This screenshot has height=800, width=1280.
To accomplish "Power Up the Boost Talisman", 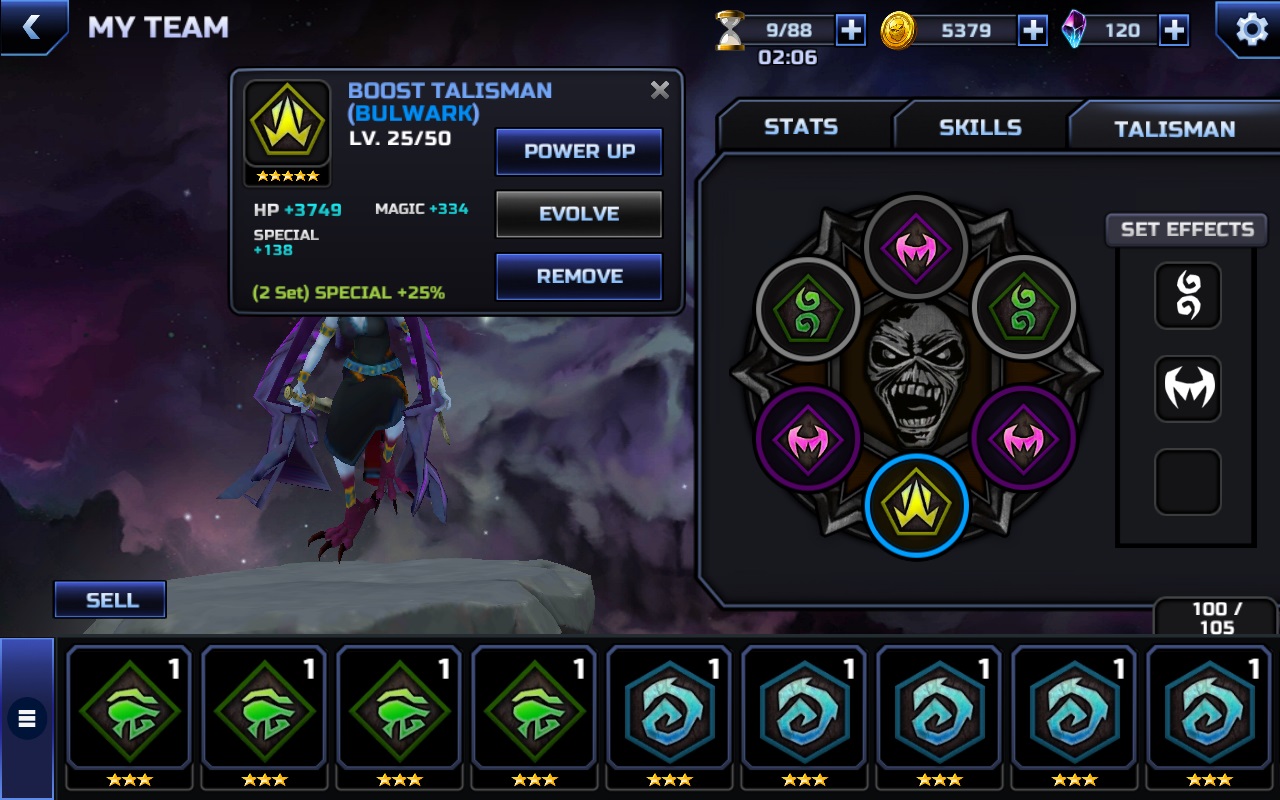I will 579,152.
